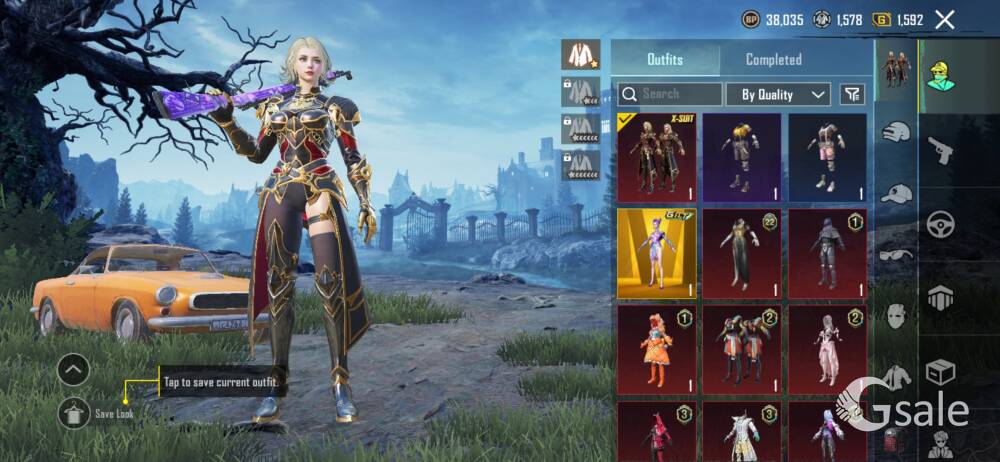Image resolution: width=1000 pixels, height=462 pixels.
Task: Open the weapon skins category
Action: point(941,150)
